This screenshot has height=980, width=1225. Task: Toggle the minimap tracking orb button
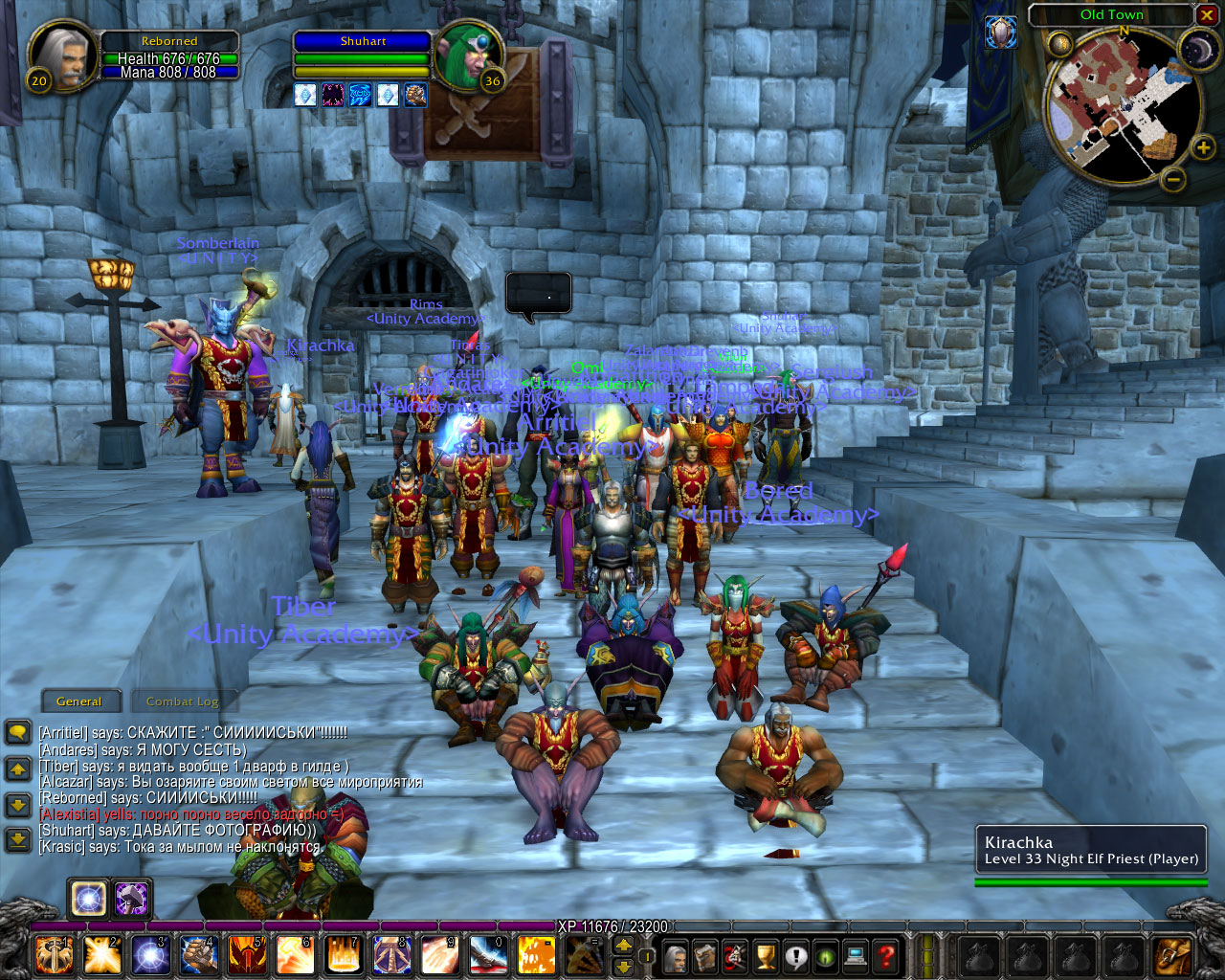(x=1059, y=44)
